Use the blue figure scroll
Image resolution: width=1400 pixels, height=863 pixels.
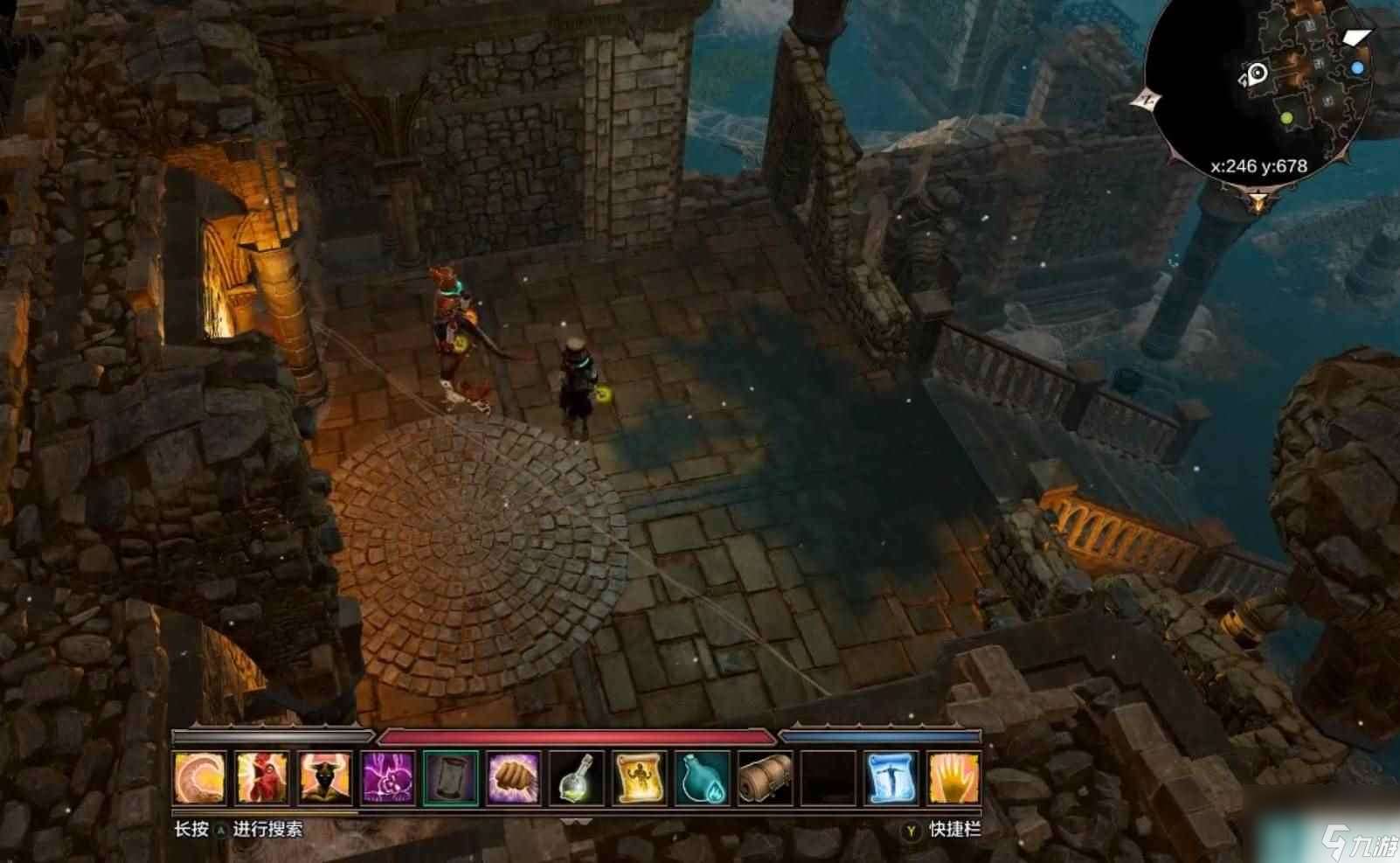click(x=891, y=777)
